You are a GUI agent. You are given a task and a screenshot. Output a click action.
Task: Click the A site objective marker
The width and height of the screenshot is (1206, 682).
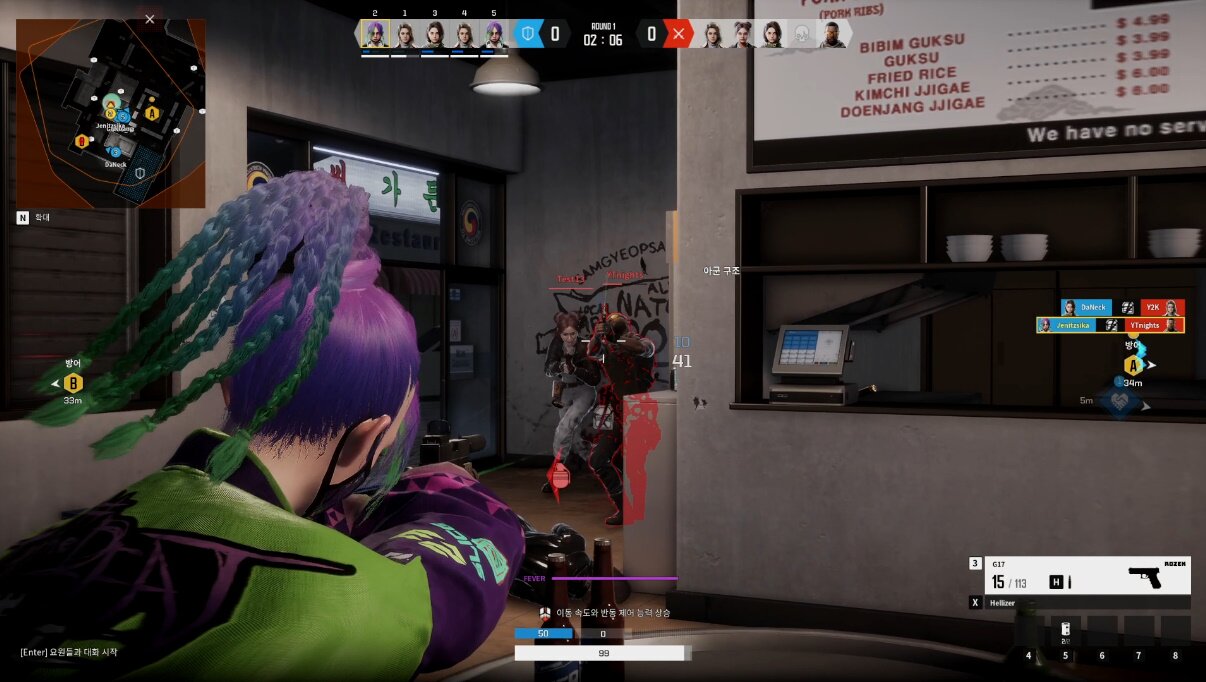coord(1132,365)
